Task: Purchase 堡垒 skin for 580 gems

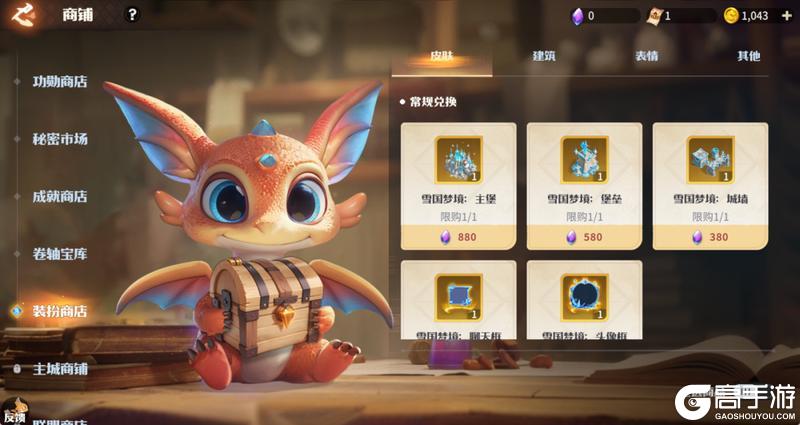Action: click(584, 238)
